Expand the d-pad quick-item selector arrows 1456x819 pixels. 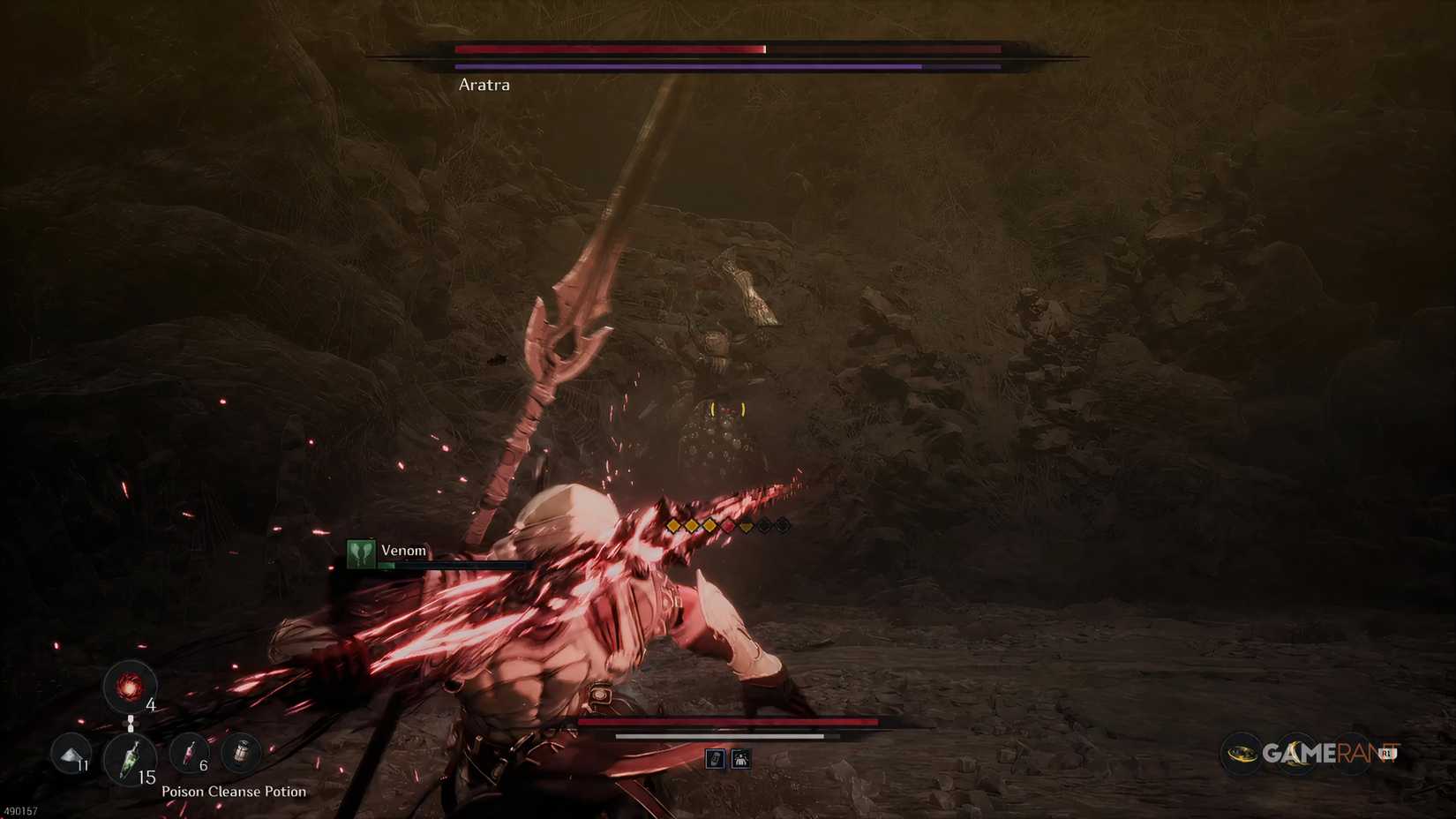131,723
